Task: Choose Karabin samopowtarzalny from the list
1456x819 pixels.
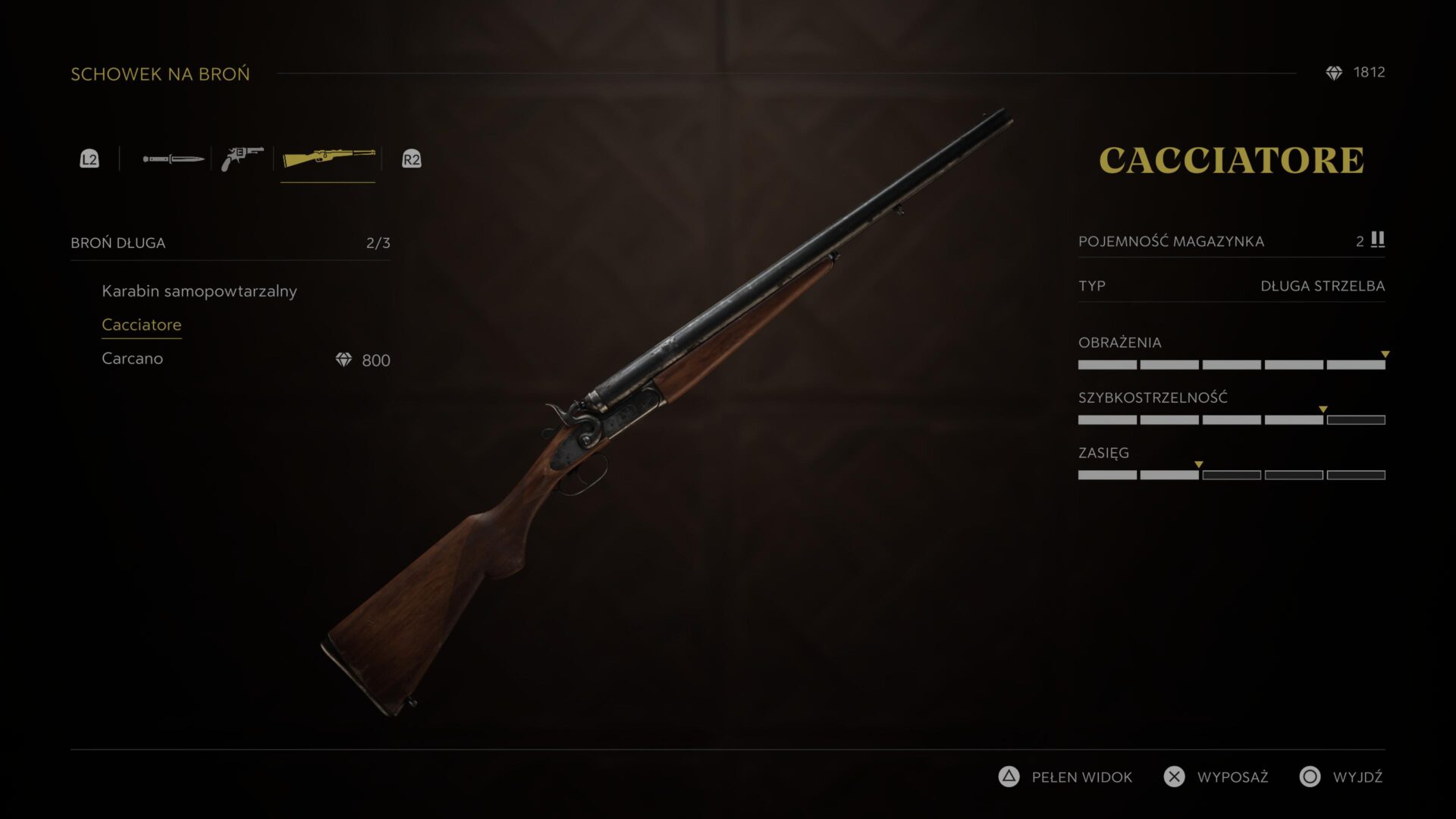Action: 199,291
